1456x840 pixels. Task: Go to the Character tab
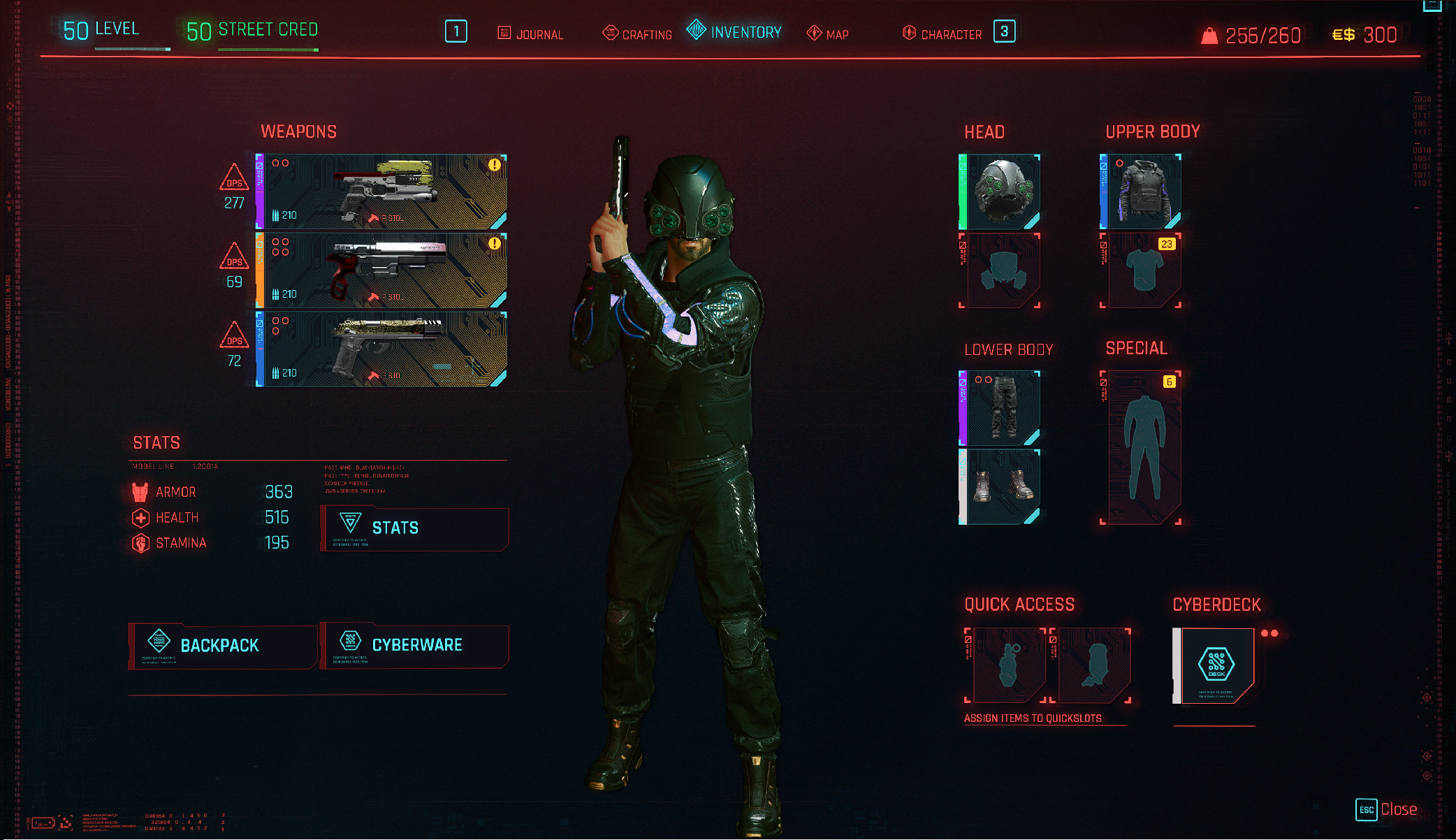[942, 34]
